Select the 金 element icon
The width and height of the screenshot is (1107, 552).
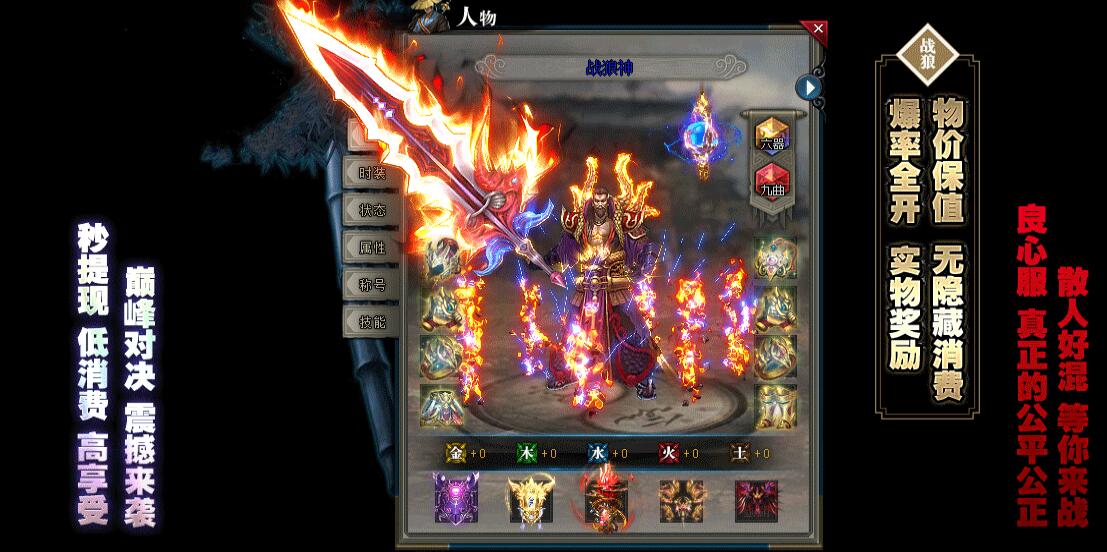[x=456, y=453]
